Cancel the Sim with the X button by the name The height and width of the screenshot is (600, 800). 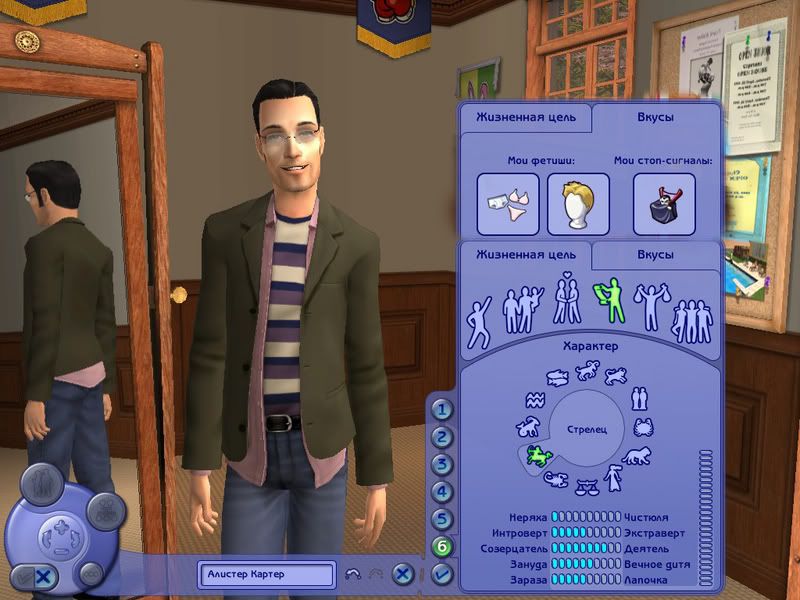click(402, 574)
